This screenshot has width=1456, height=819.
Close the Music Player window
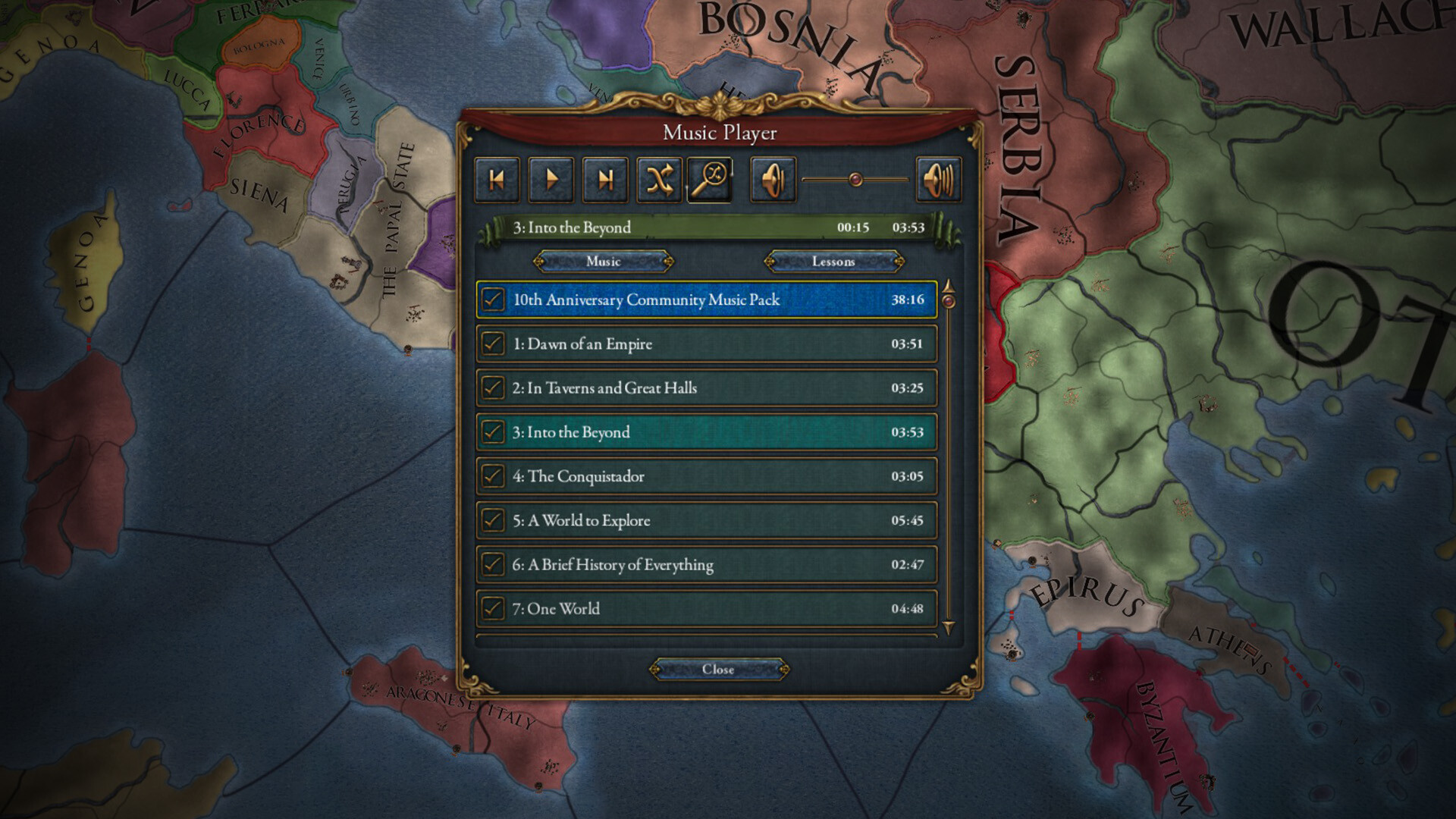point(718,670)
